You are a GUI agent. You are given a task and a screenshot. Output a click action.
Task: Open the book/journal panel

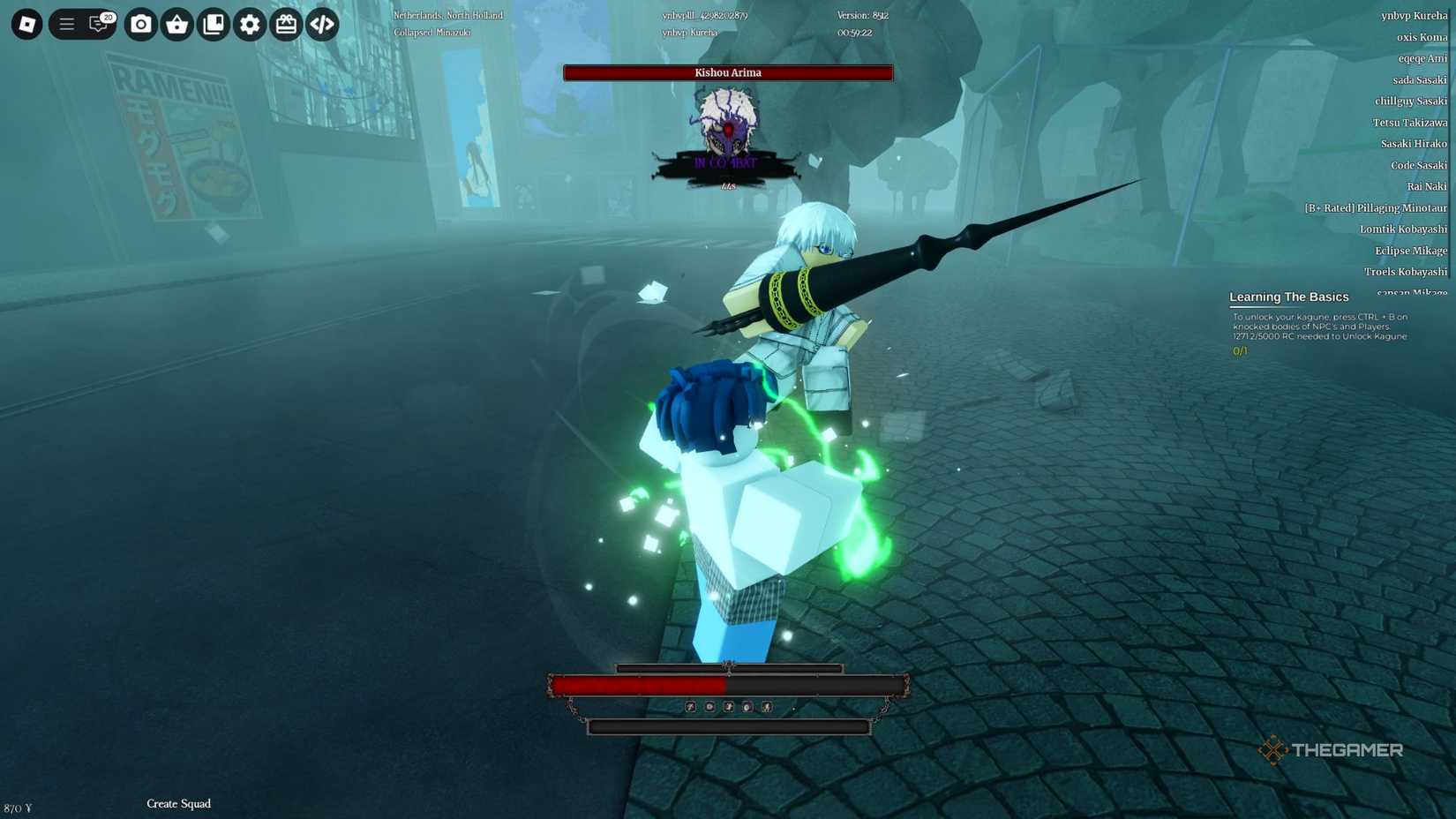click(214, 25)
